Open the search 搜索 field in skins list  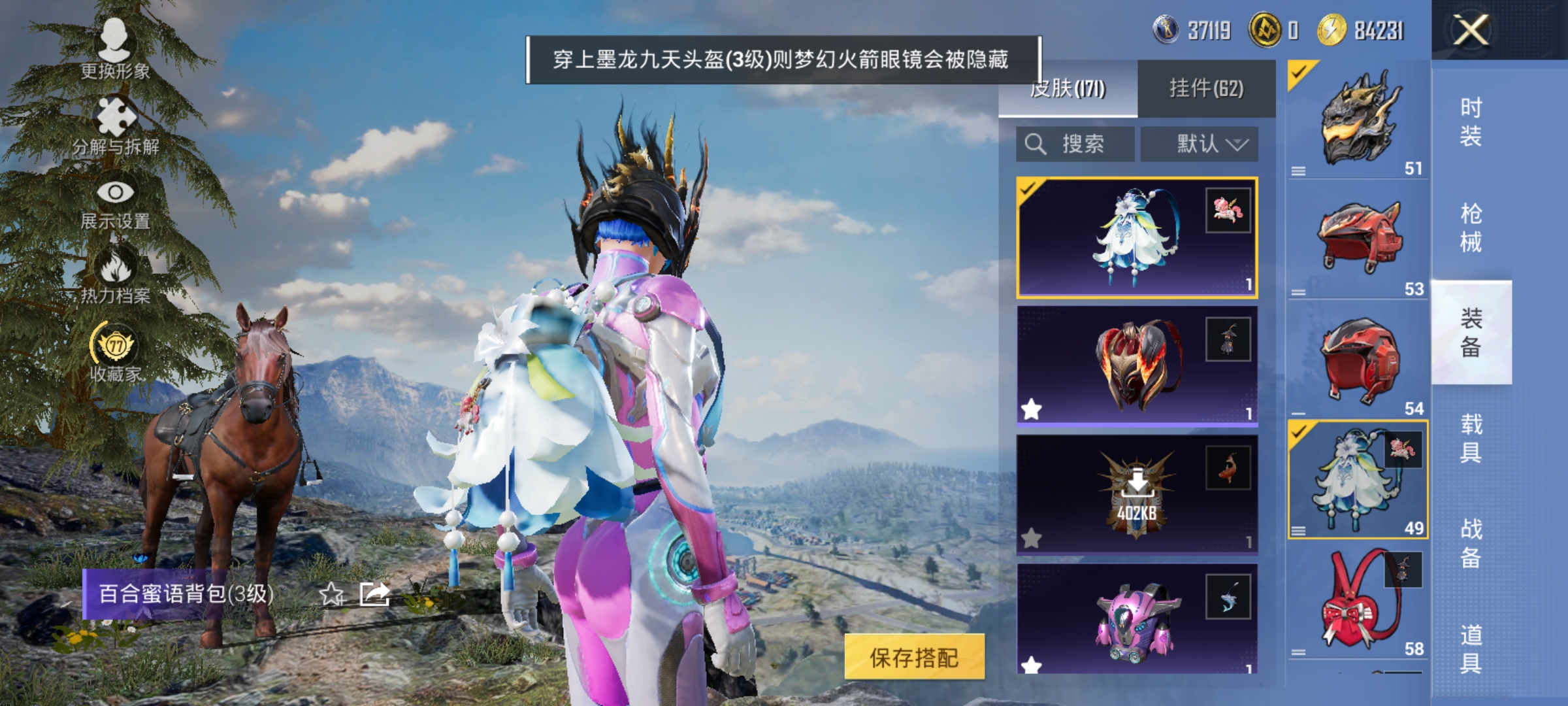tap(1075, 144)
